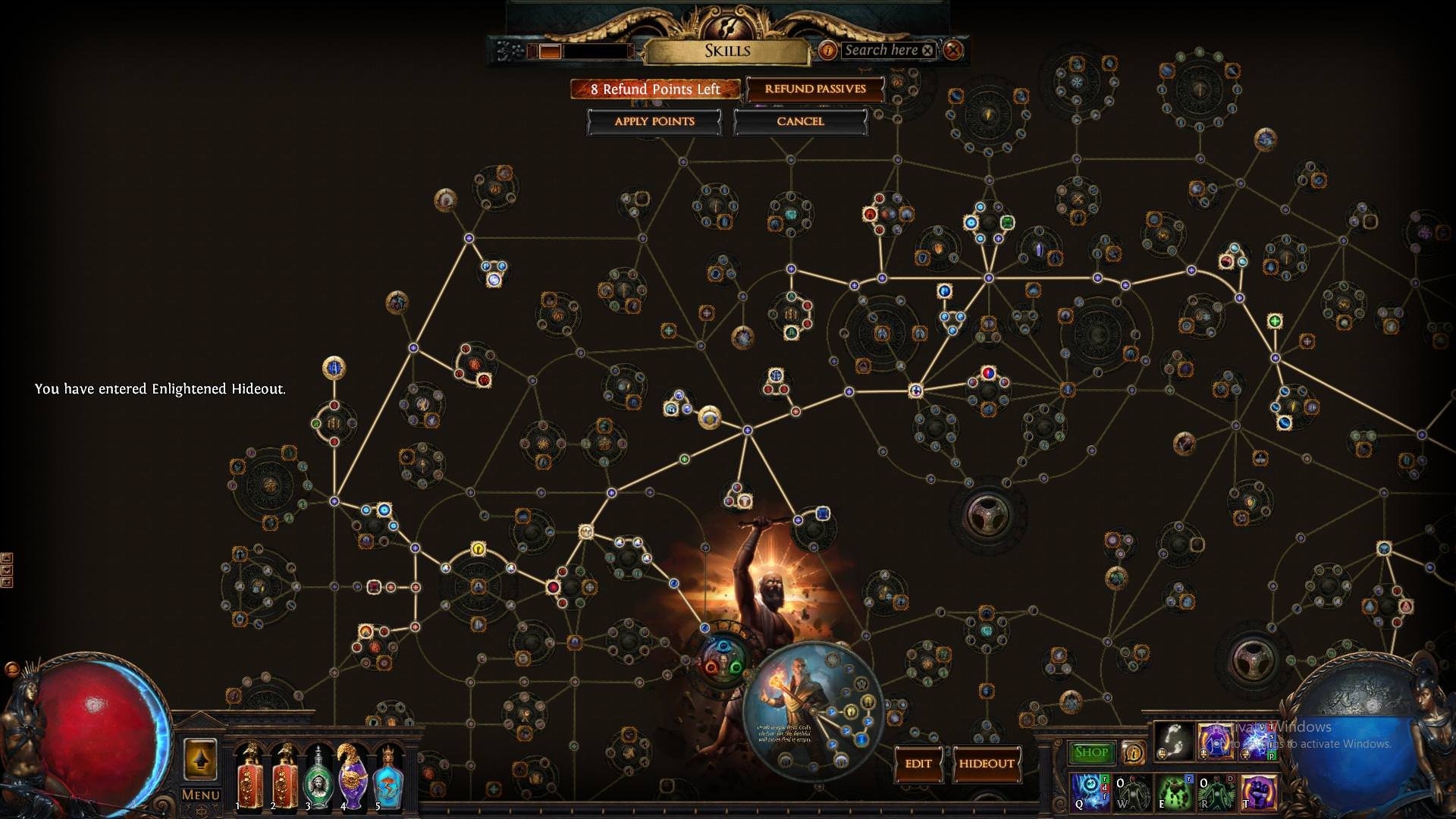The image size is (1456, 819).
Task: Close the Skills passive tree window
Action: click(953, 50)
